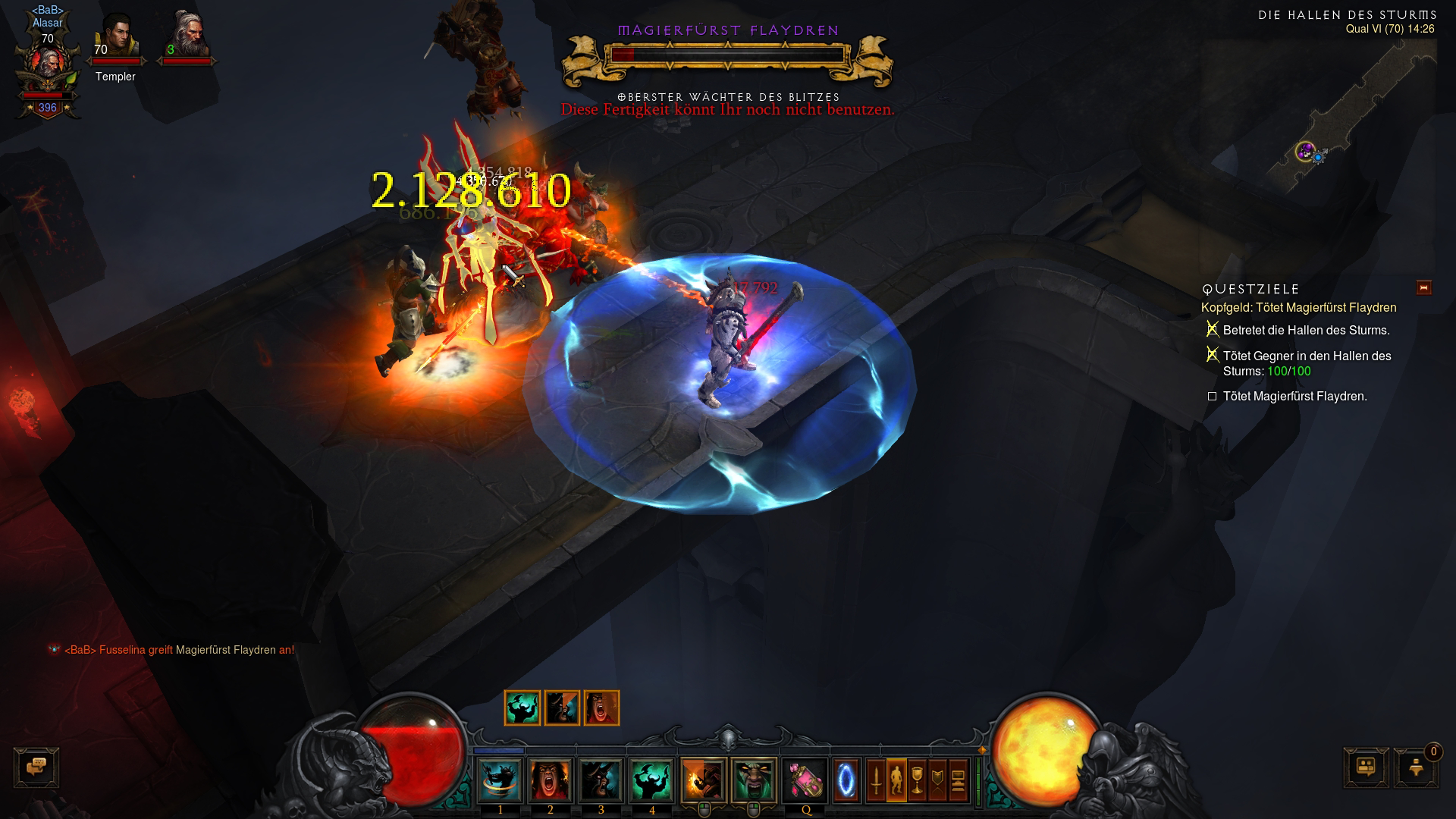Viewport: 1456px width, 819px height.
Task: Open the game menu computer button
Action: click(x=958, y=780)
